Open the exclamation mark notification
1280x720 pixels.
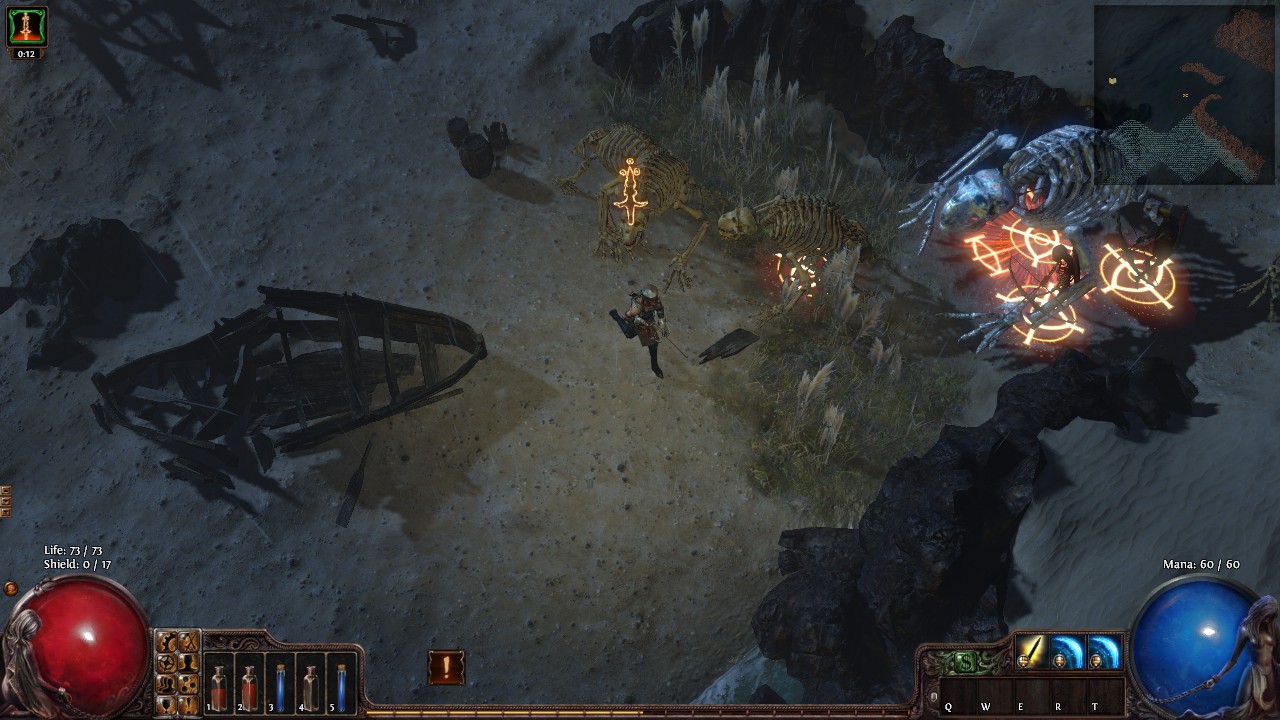pyautogui.click(x=446, y=666)
